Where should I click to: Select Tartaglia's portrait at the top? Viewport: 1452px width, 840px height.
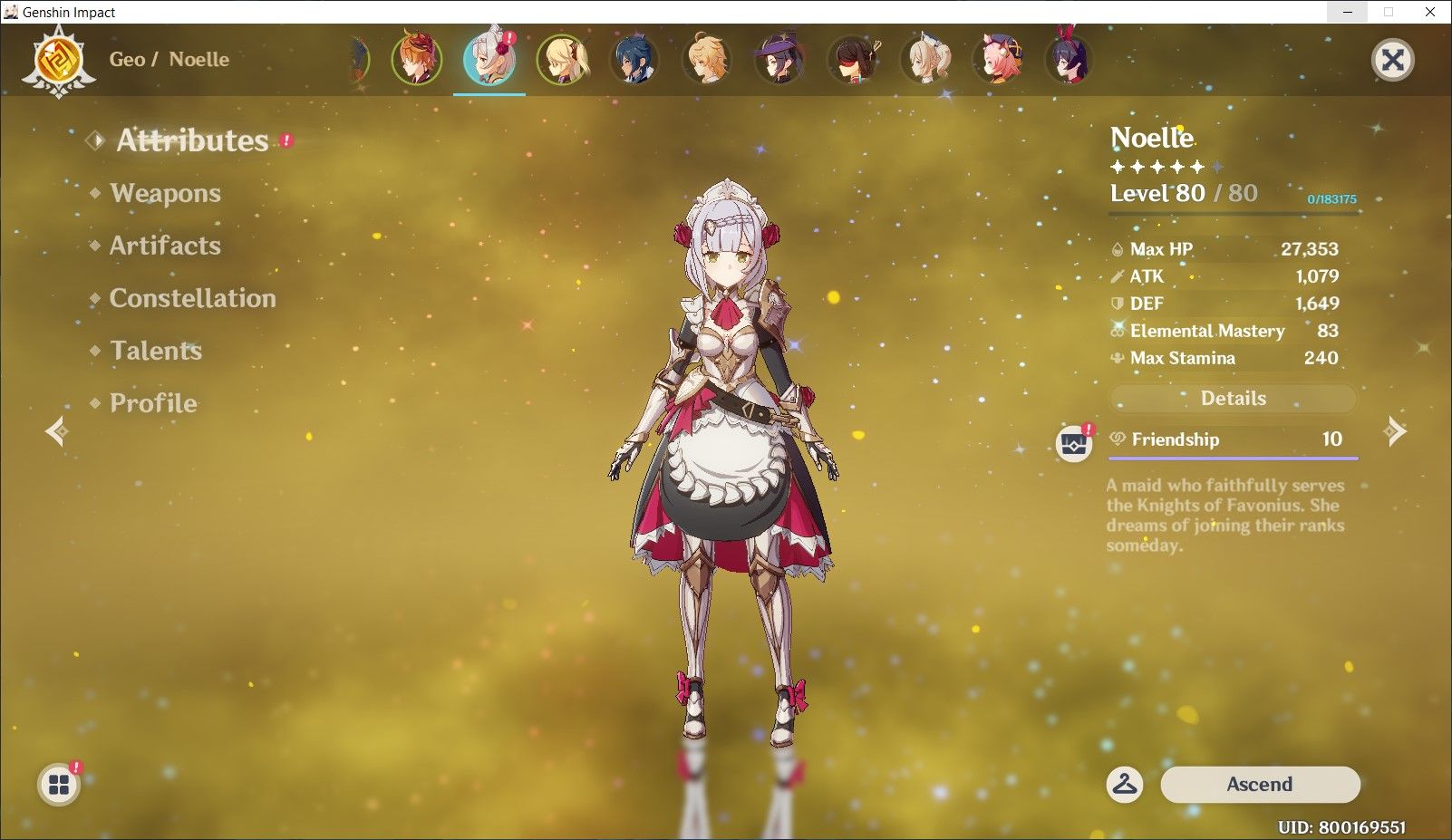click(415, 59)
